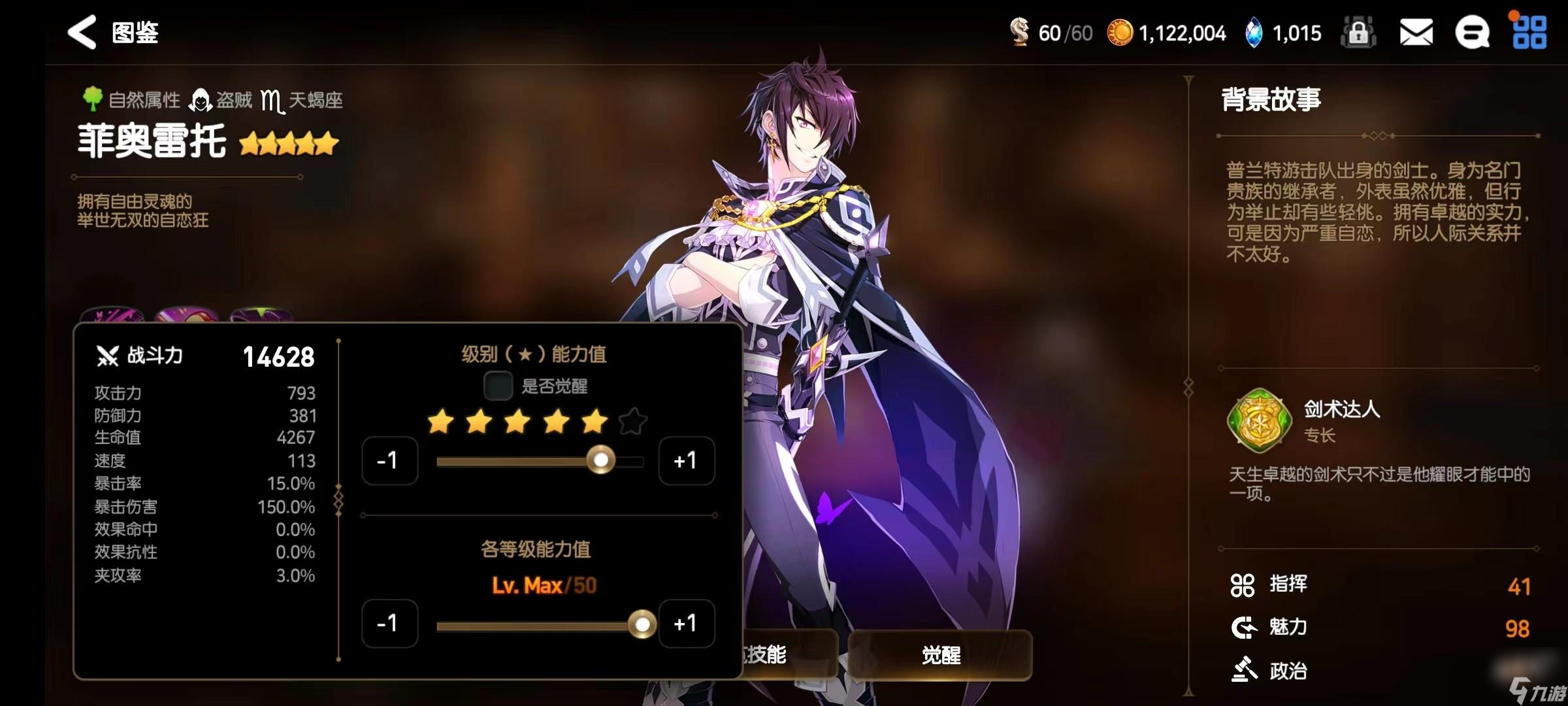Open the chat bubble icon
1568x706 pixels.
(1472, 32)
